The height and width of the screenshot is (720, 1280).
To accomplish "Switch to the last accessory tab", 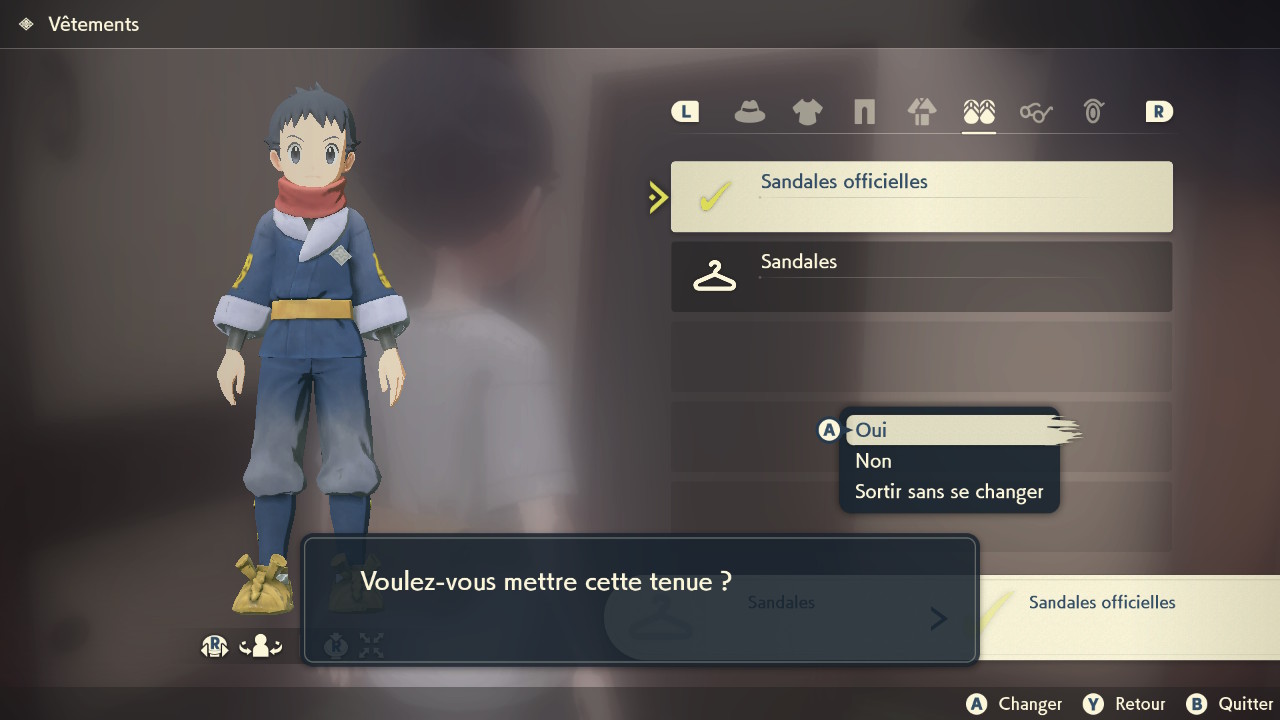I will pos(1093,112).
